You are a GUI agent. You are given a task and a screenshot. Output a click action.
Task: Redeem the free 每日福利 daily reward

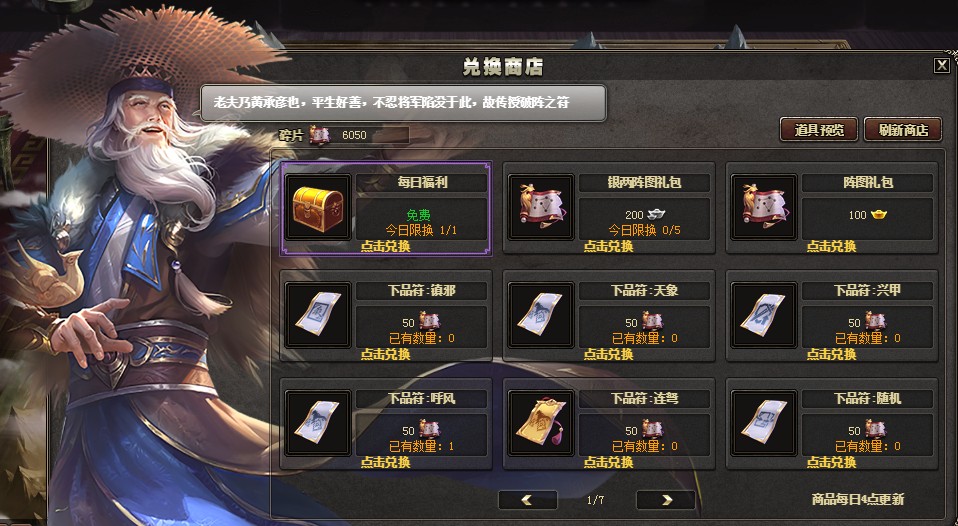click(385, 246)
